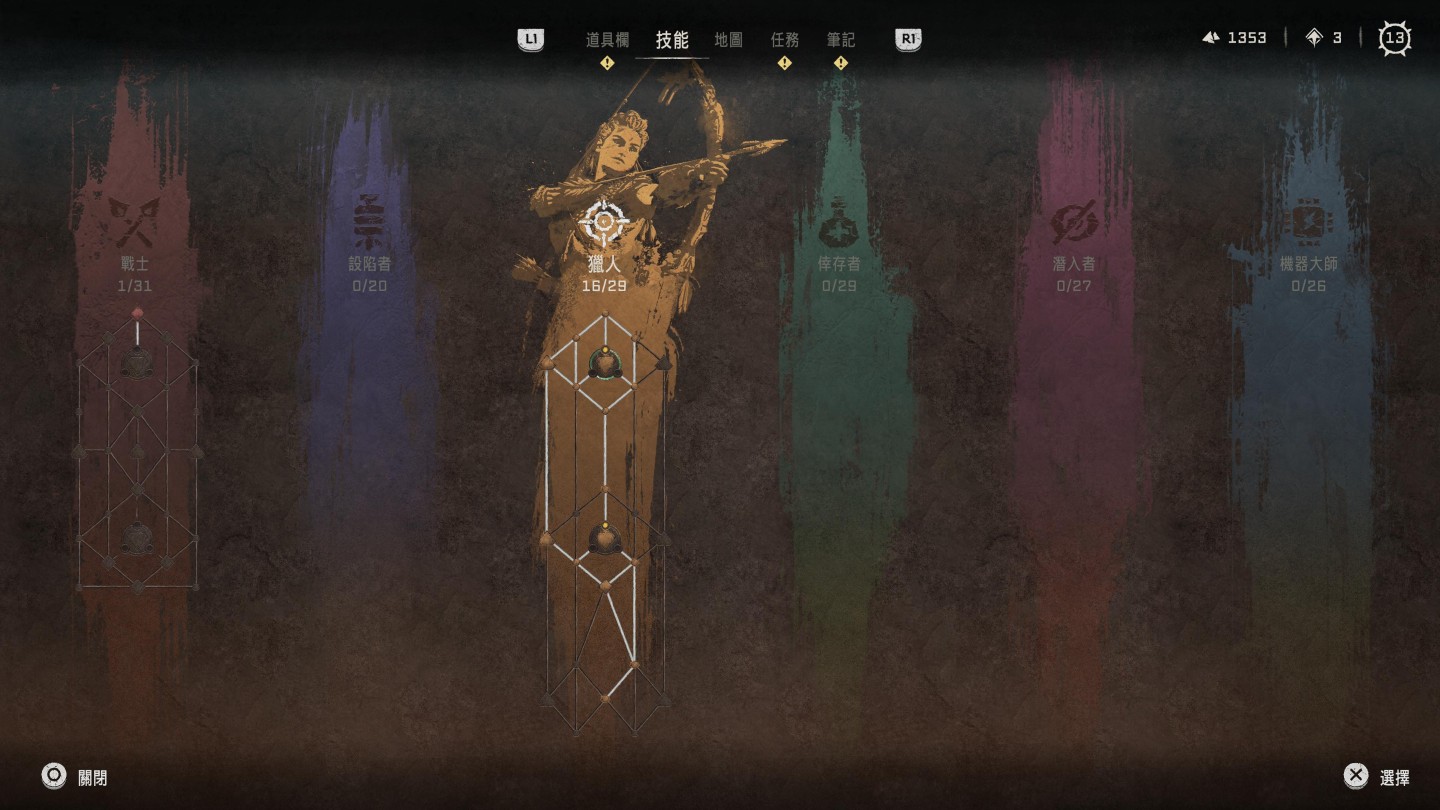Show the 筆記 tab
Image resolution: width=1440 pixels, height=810 pixels.
[x=840, y=40]
